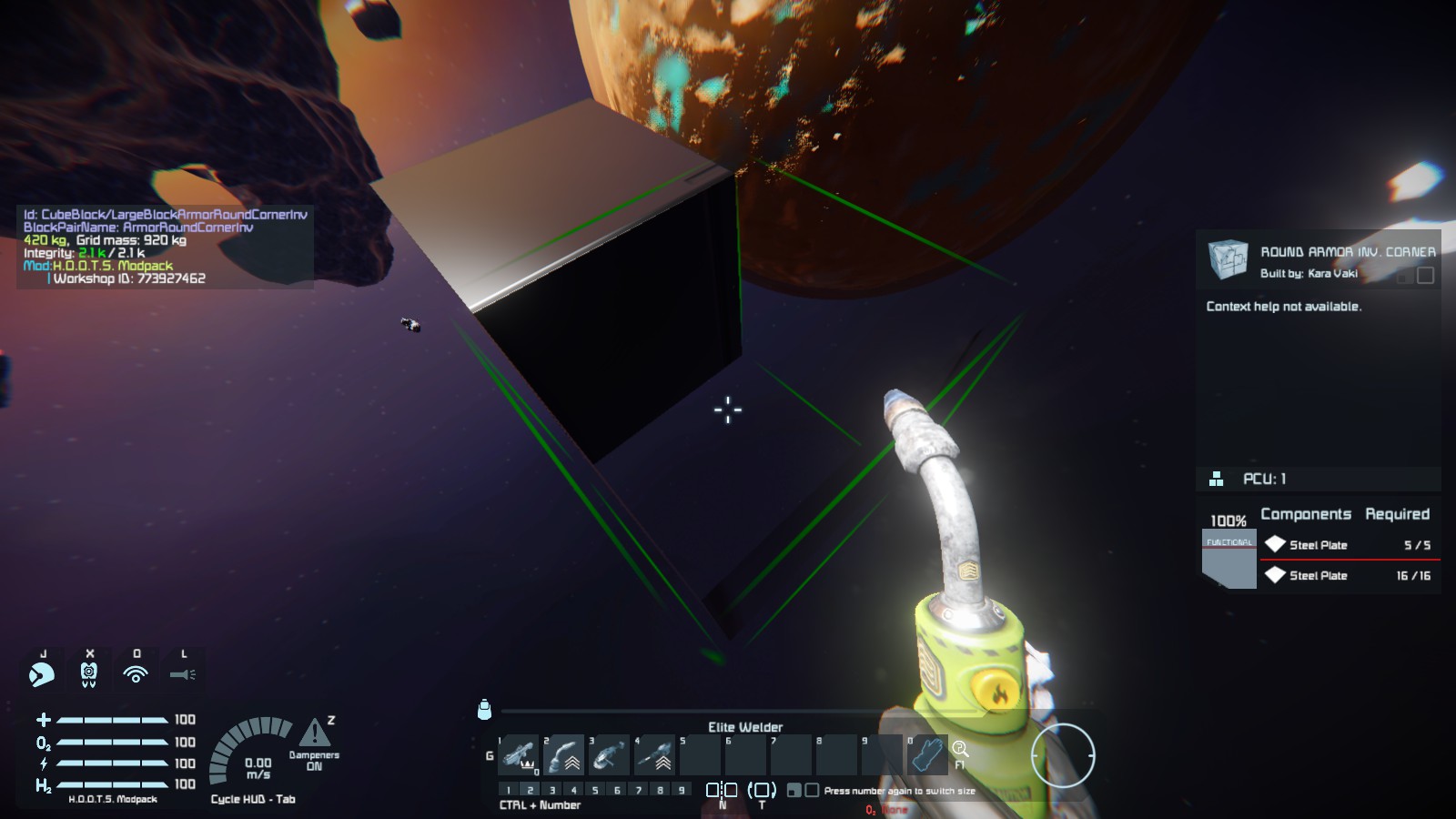1456x819 pixels.
Task: Switch to toolbar page 9
Action: pyautogui.click(x=682, y=790)
